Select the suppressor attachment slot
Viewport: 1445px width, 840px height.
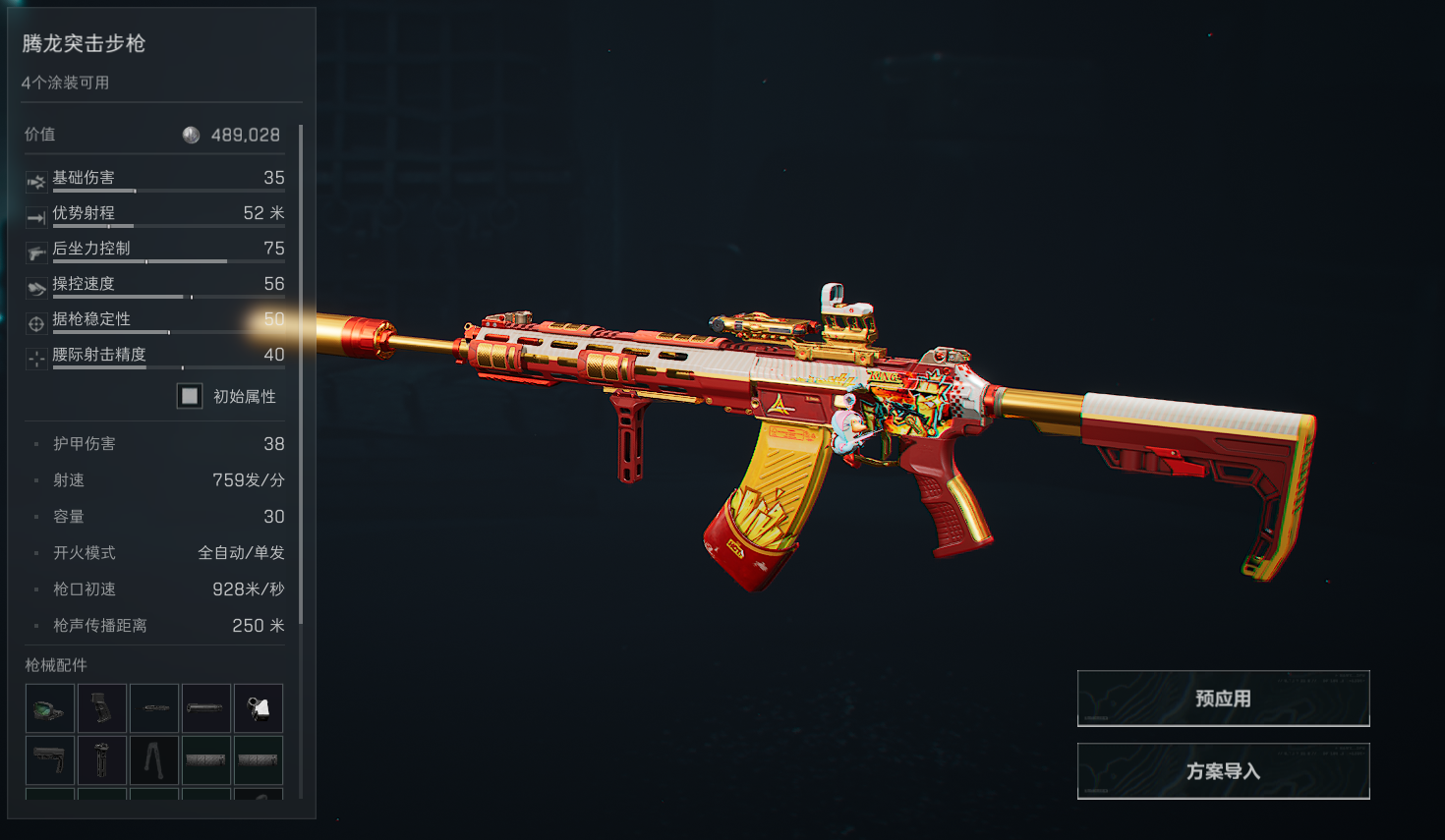point(206,708)
